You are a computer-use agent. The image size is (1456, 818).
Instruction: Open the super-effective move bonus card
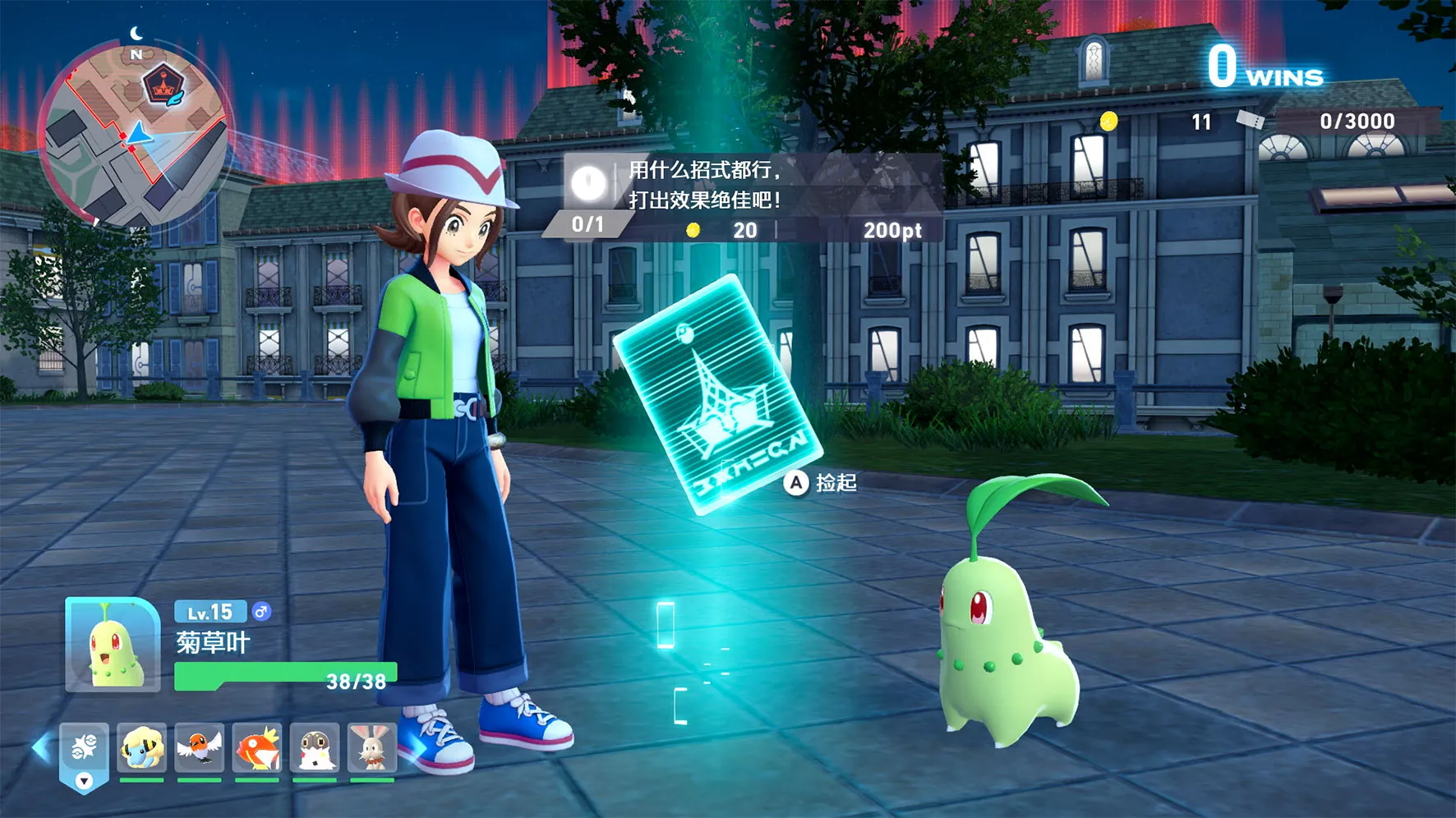coord(744,197)
